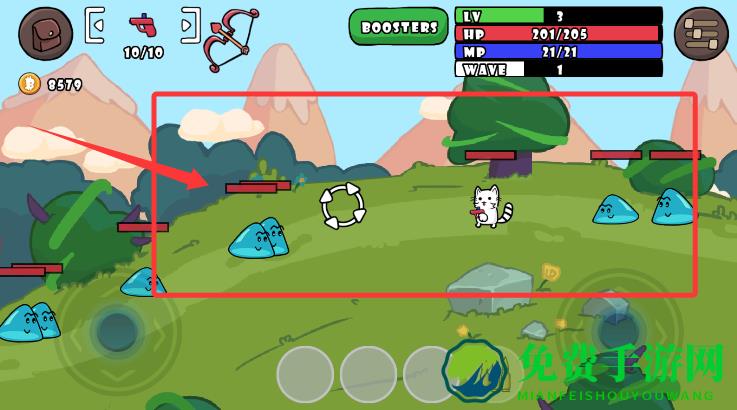The image size is (737, 410).
Task: Open the Boosters menu
Action: (399, 26)
